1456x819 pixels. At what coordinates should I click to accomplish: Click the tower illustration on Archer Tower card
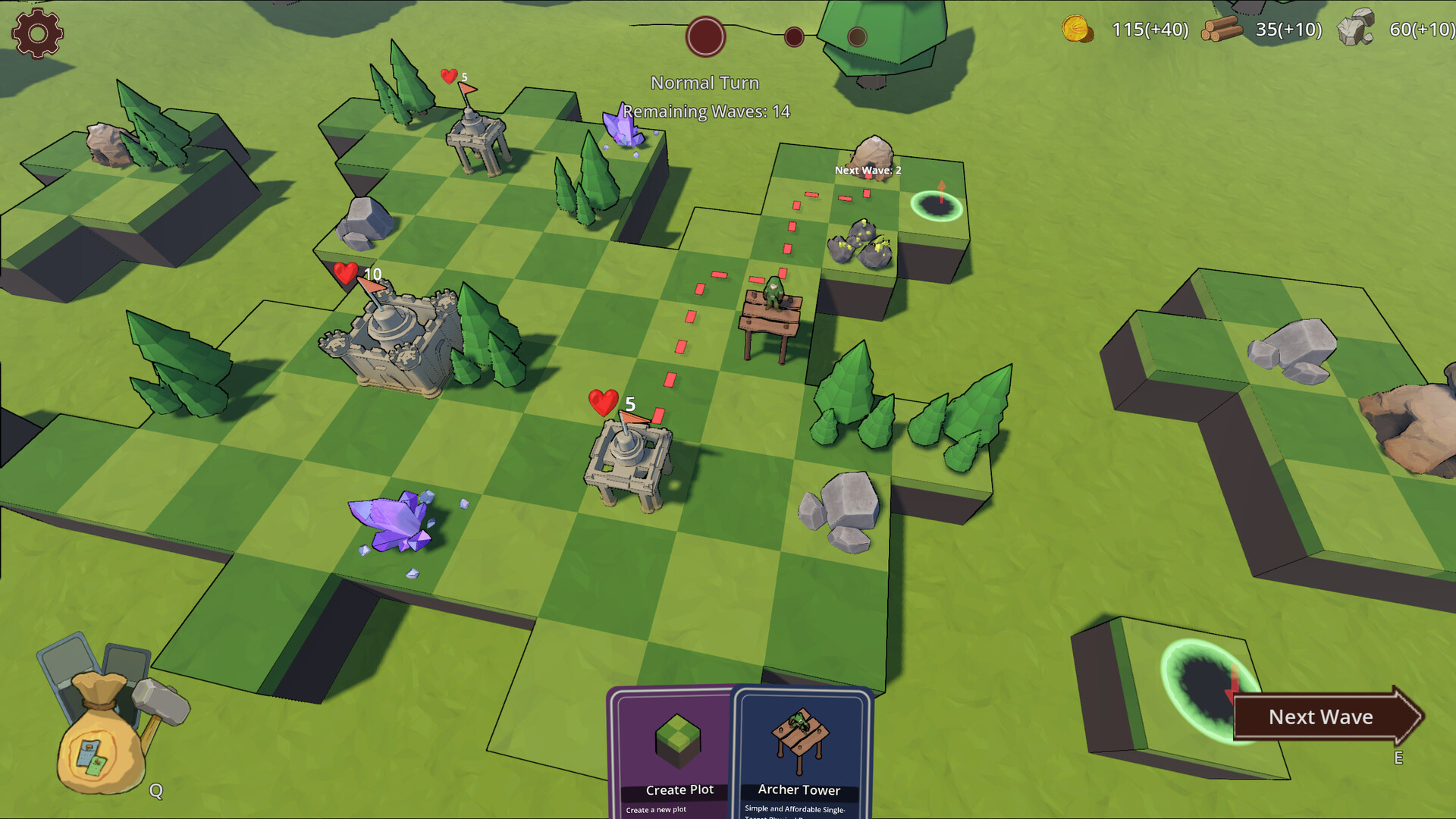coord(799,739)
